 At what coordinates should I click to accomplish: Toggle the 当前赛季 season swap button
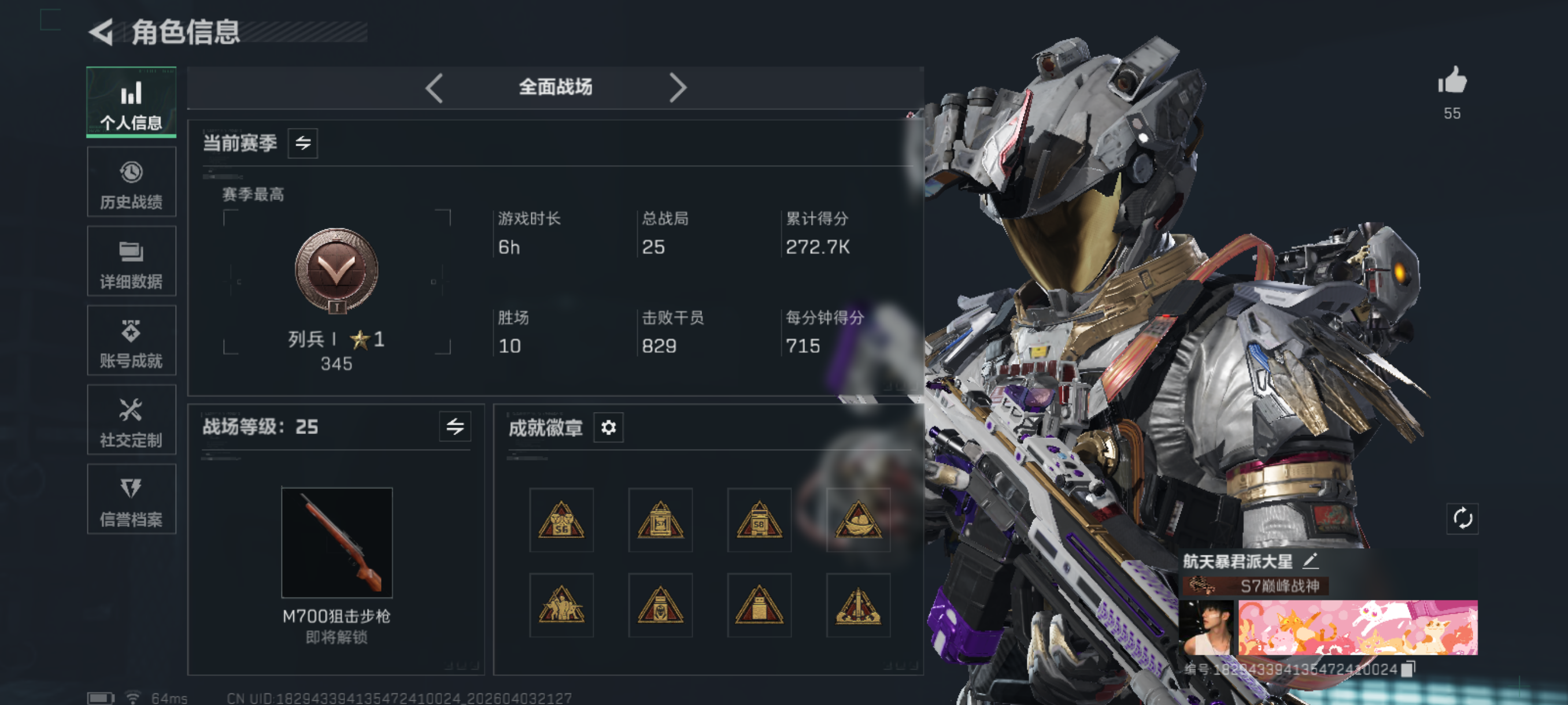pyautogui.click(x=302, y=143)
